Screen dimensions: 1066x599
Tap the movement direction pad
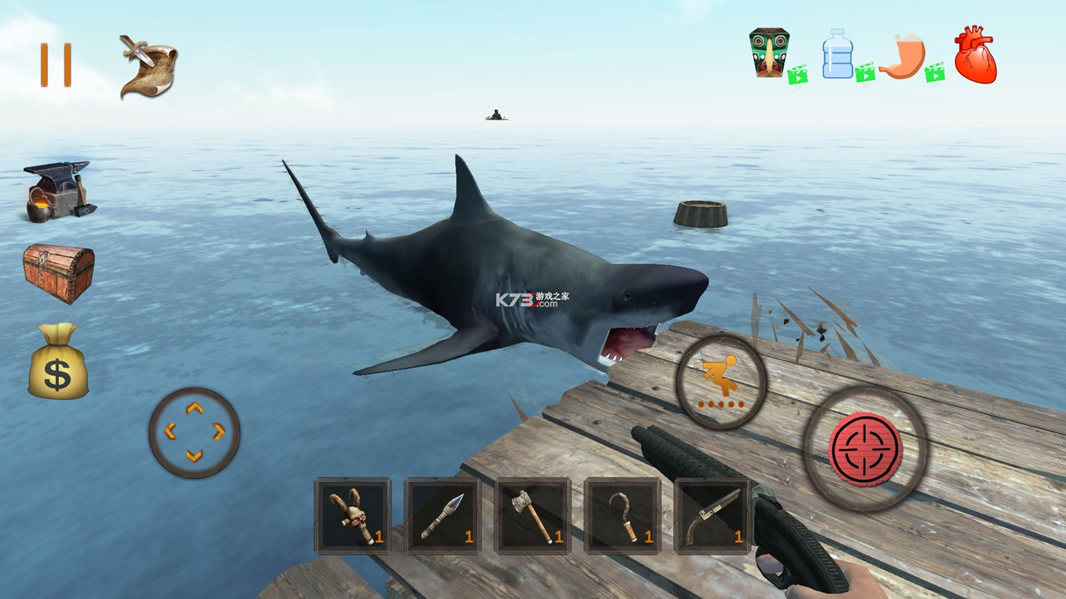(194, 432)
